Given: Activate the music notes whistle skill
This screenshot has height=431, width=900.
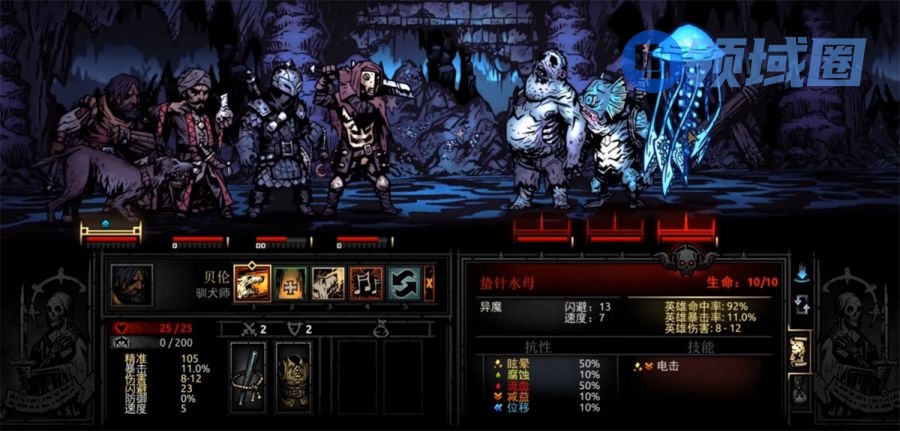Looking at the screenshot, I should point(366,282).
